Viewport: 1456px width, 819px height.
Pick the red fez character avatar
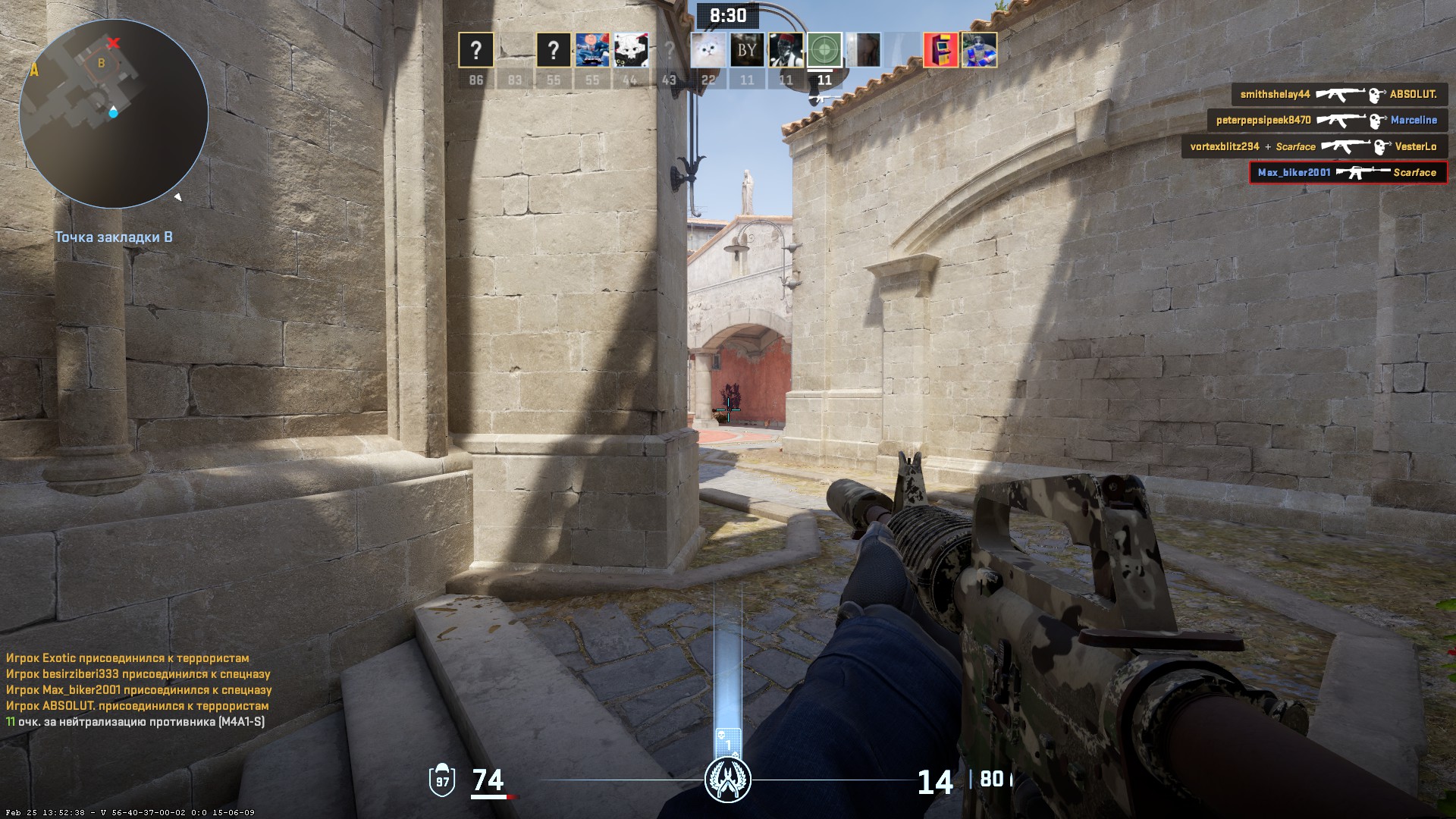[786, 51]
